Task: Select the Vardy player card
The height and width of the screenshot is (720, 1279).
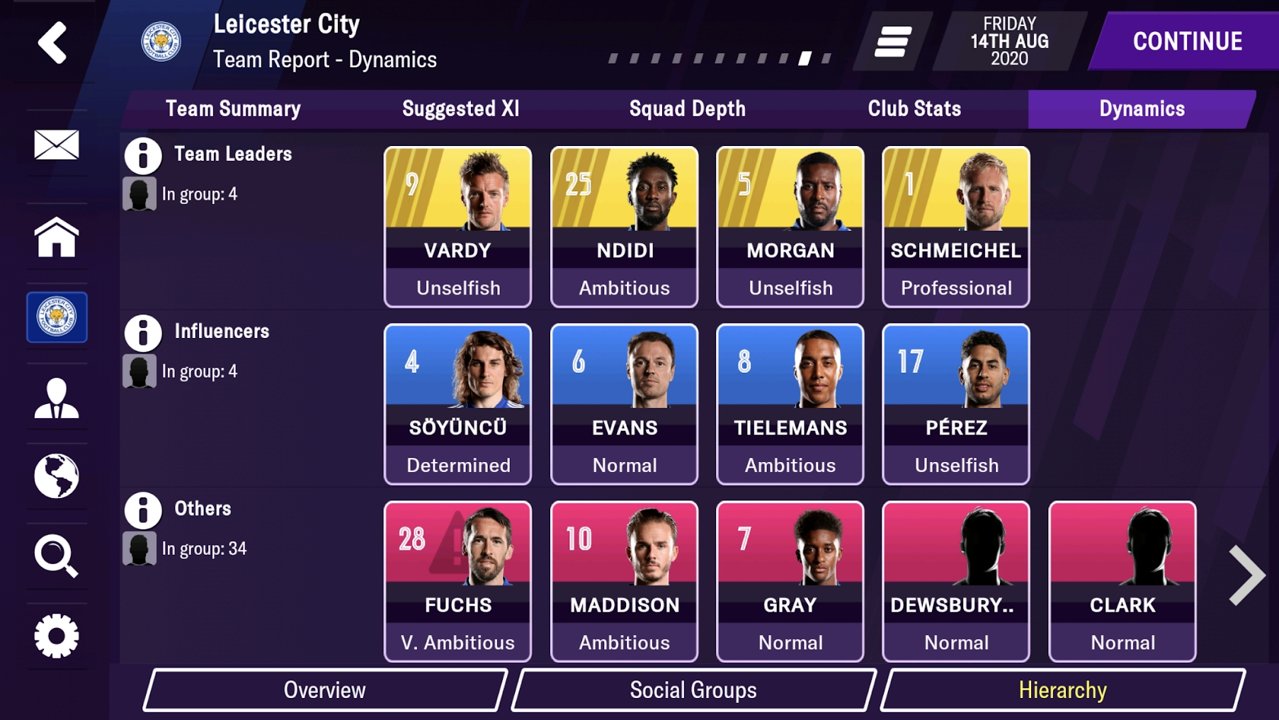Action: pyautogui.click(x=458, y=227)
